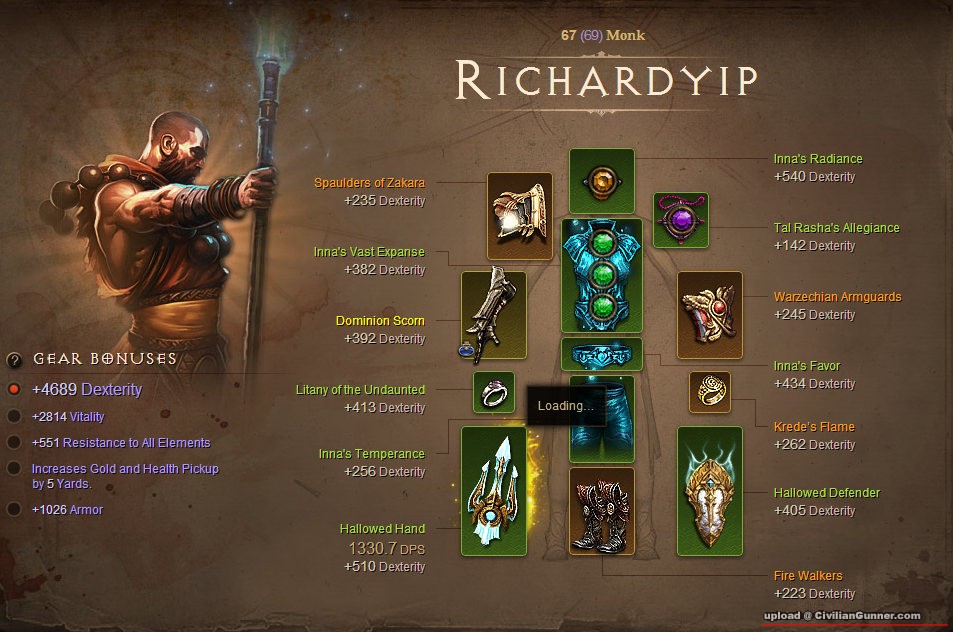The width and height of the screenshot is (953, 632).
Task: Open the CivilianGunner.com upload link
Action: tap(842, 615)
